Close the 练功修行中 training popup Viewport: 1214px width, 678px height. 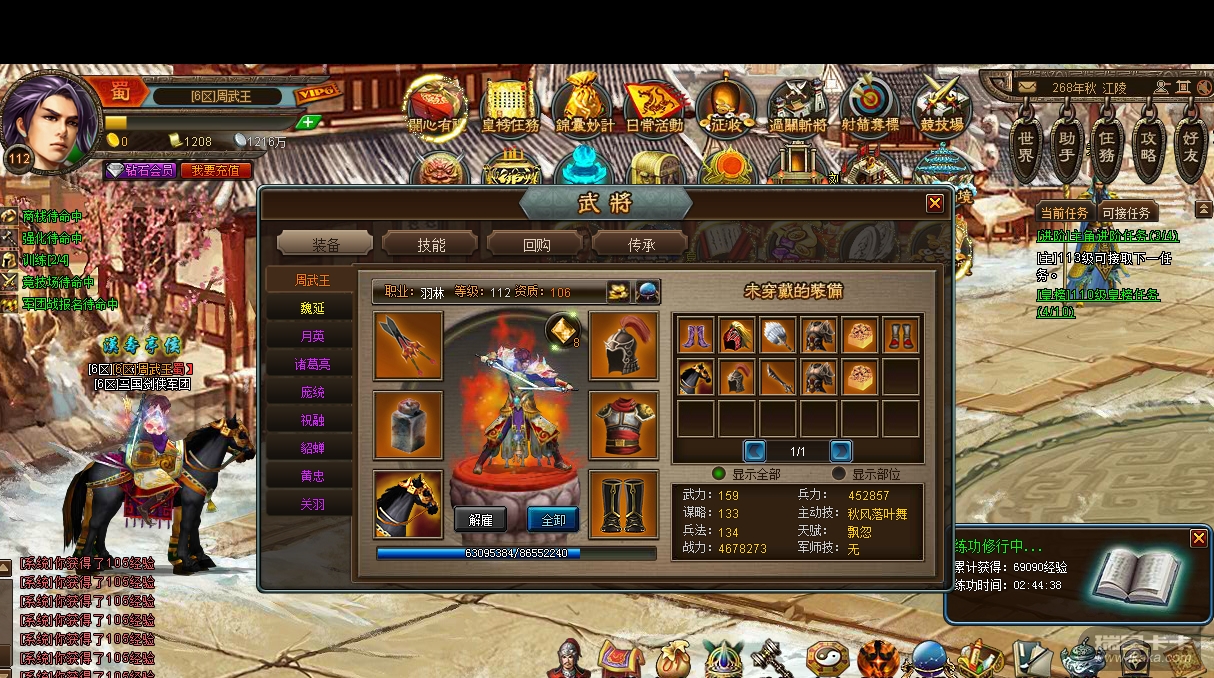pyautogui.click(x=1198, y=538)
